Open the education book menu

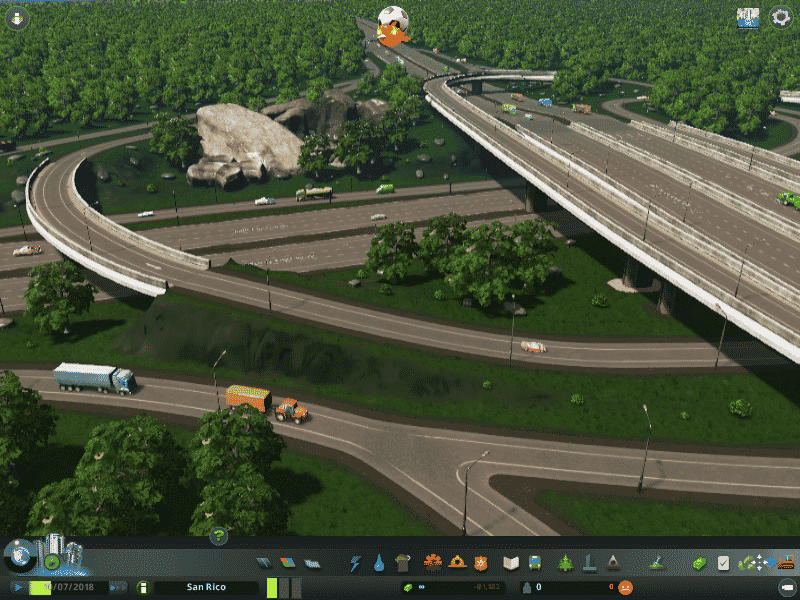[511, 563]
